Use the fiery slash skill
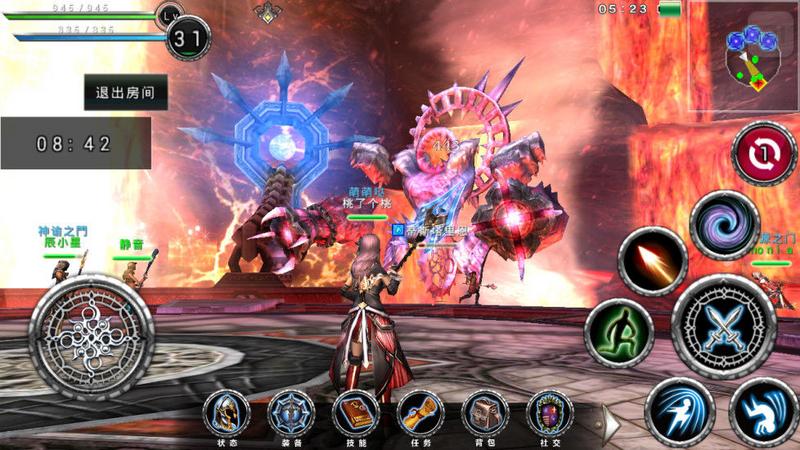 point(652,262)
